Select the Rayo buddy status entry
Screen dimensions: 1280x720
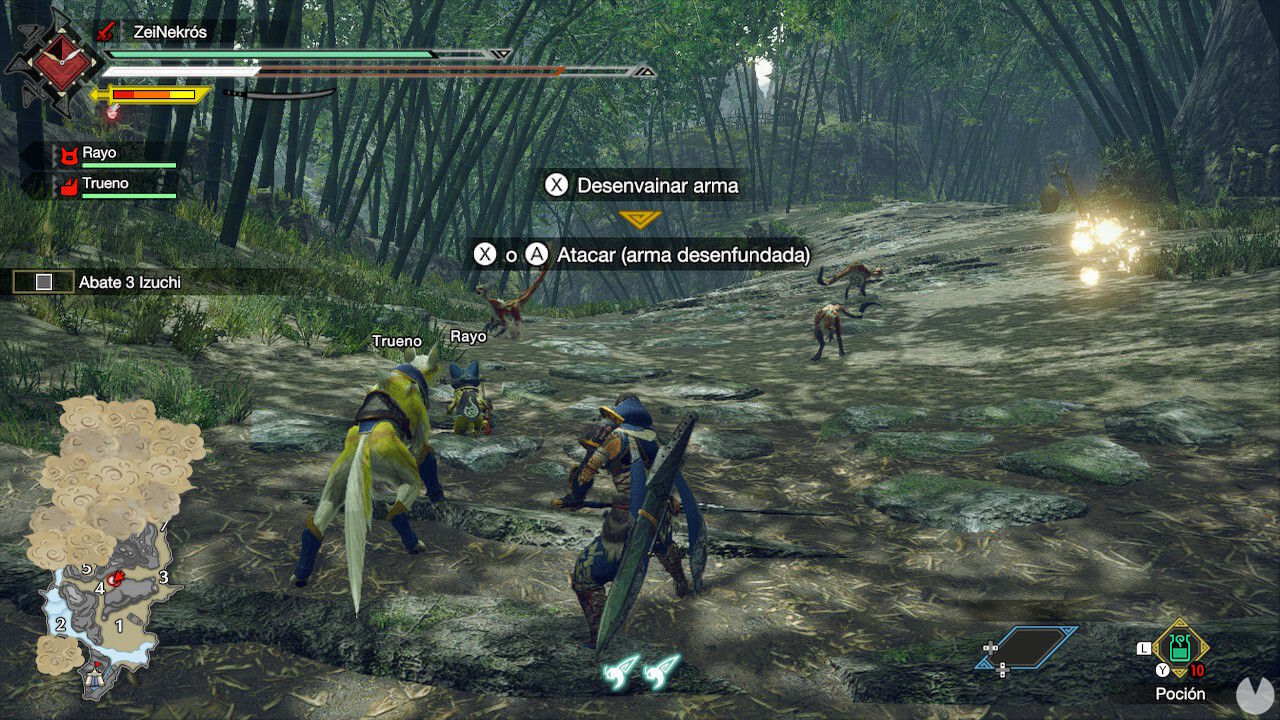110,154
